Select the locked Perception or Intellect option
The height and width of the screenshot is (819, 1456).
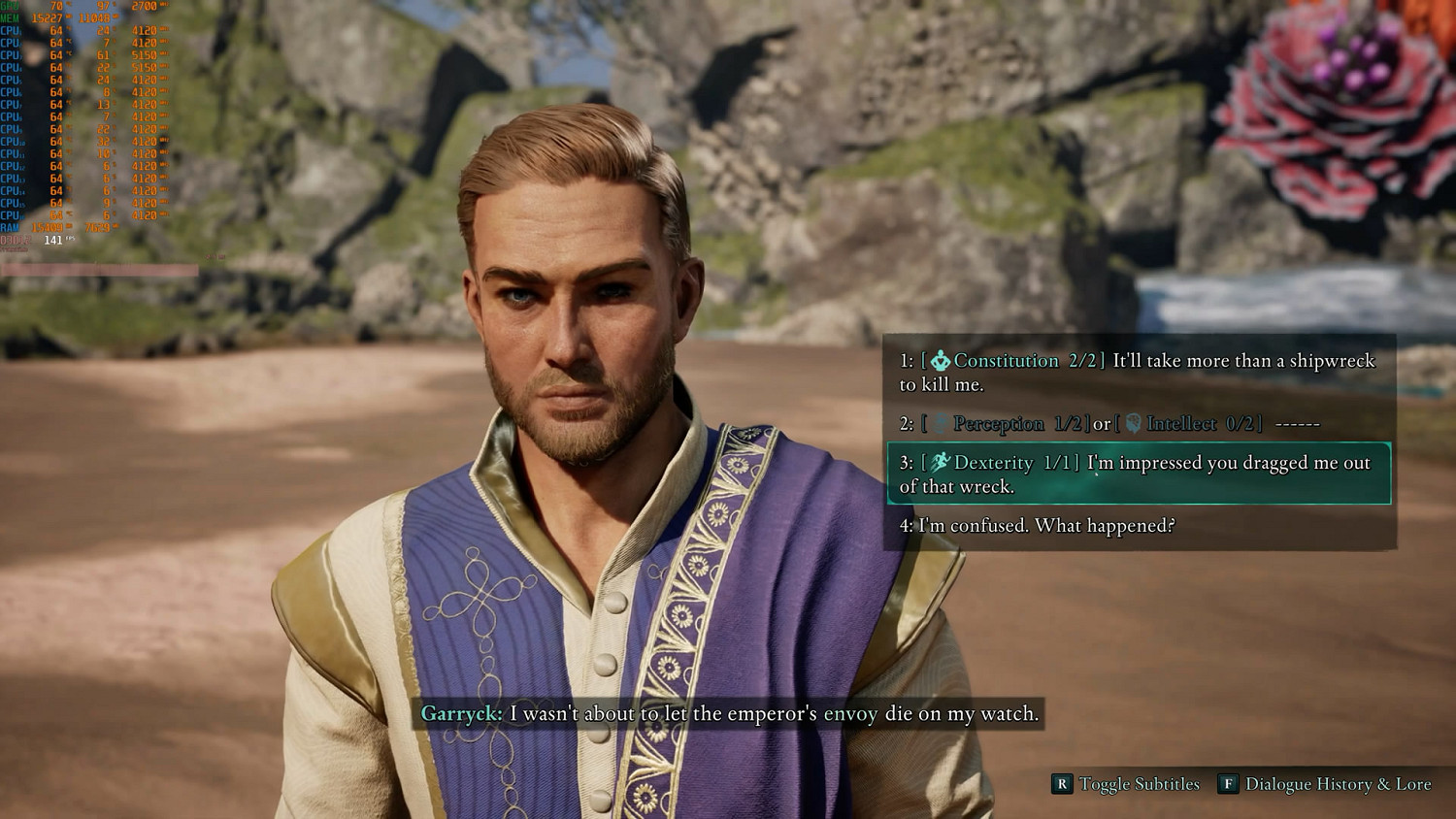coord(1109,424)
